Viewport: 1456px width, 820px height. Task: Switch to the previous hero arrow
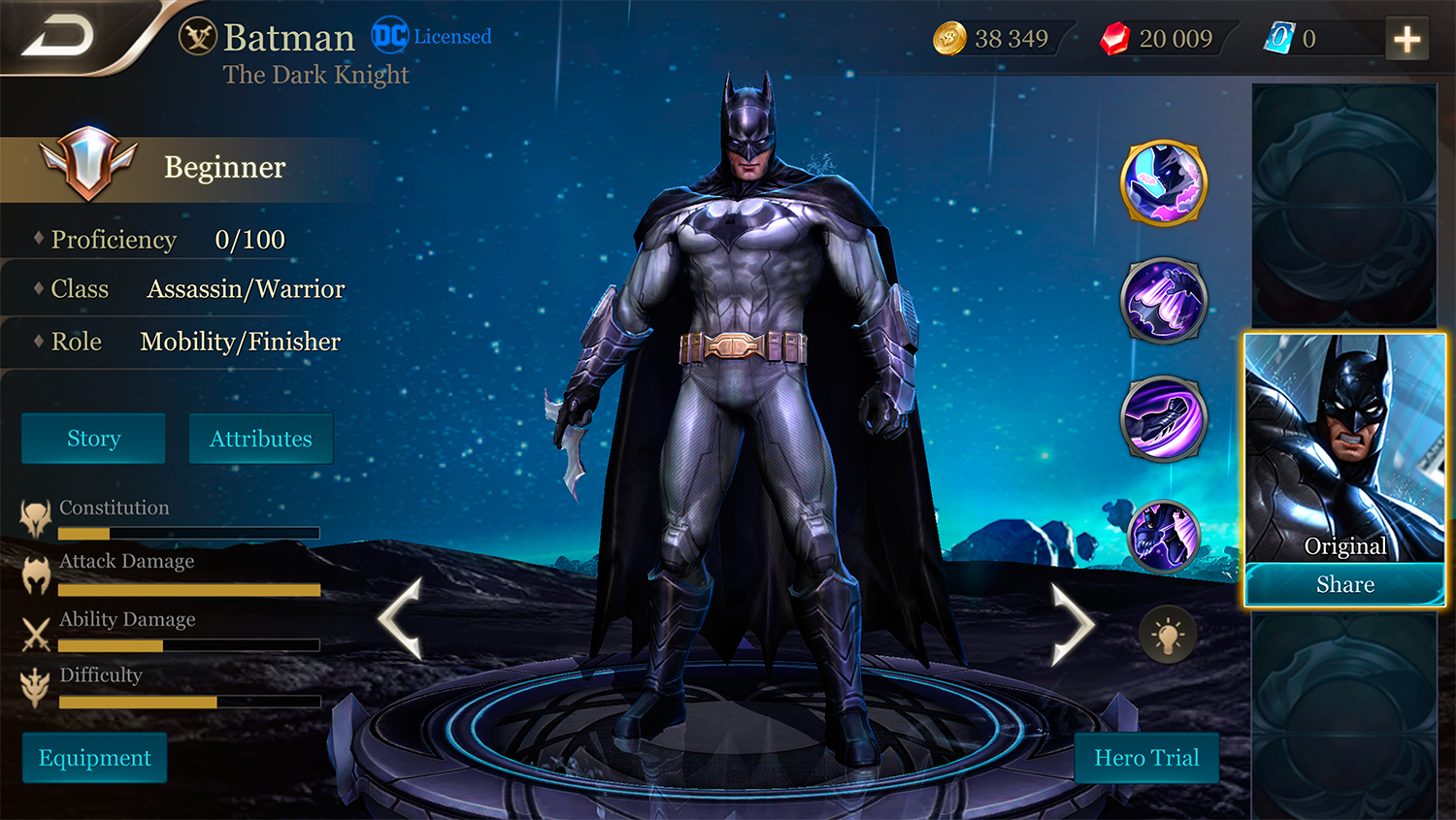(400, 618)
